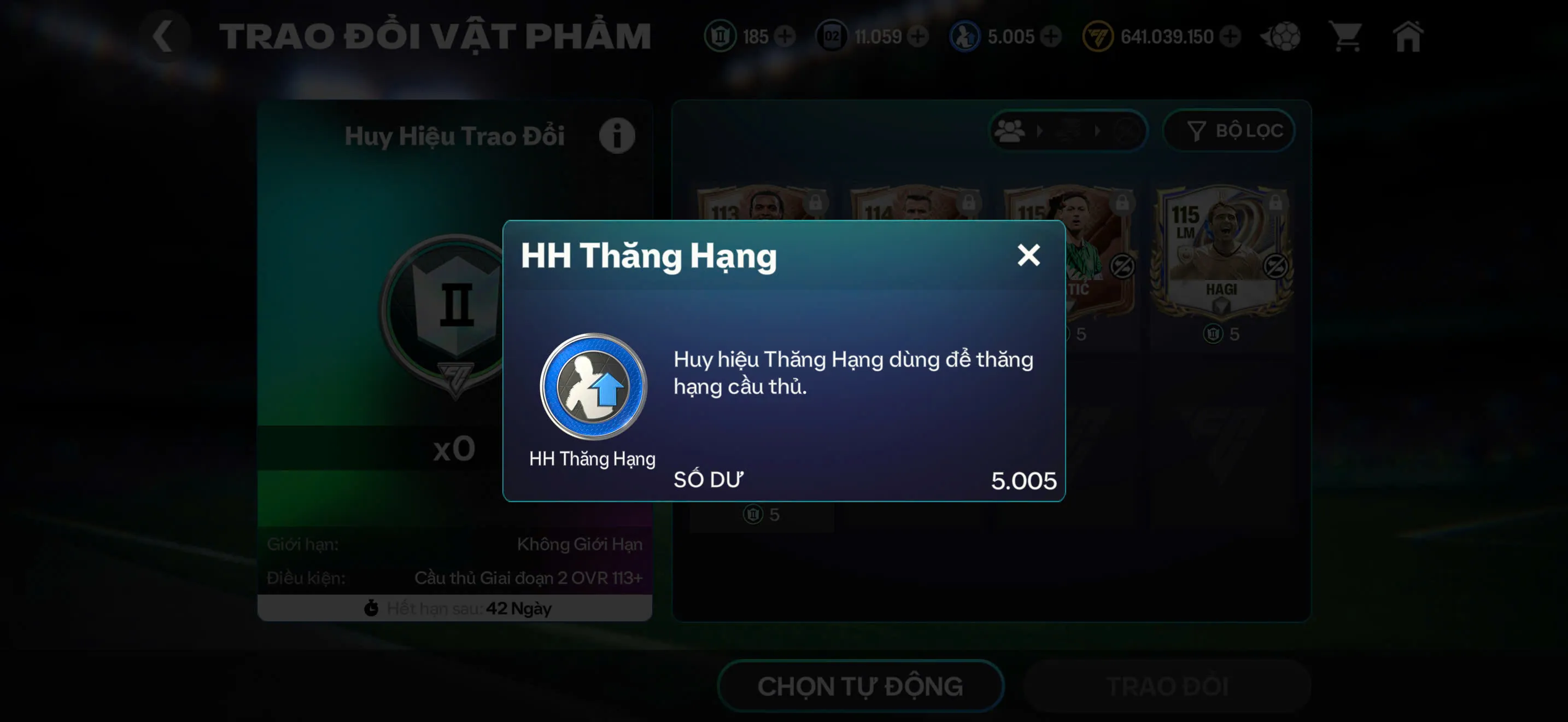Click the info icon beside Huy Hiệu Trao Đổi
The width and height of the screenshot is (1568, 722).
coord(617,135)
